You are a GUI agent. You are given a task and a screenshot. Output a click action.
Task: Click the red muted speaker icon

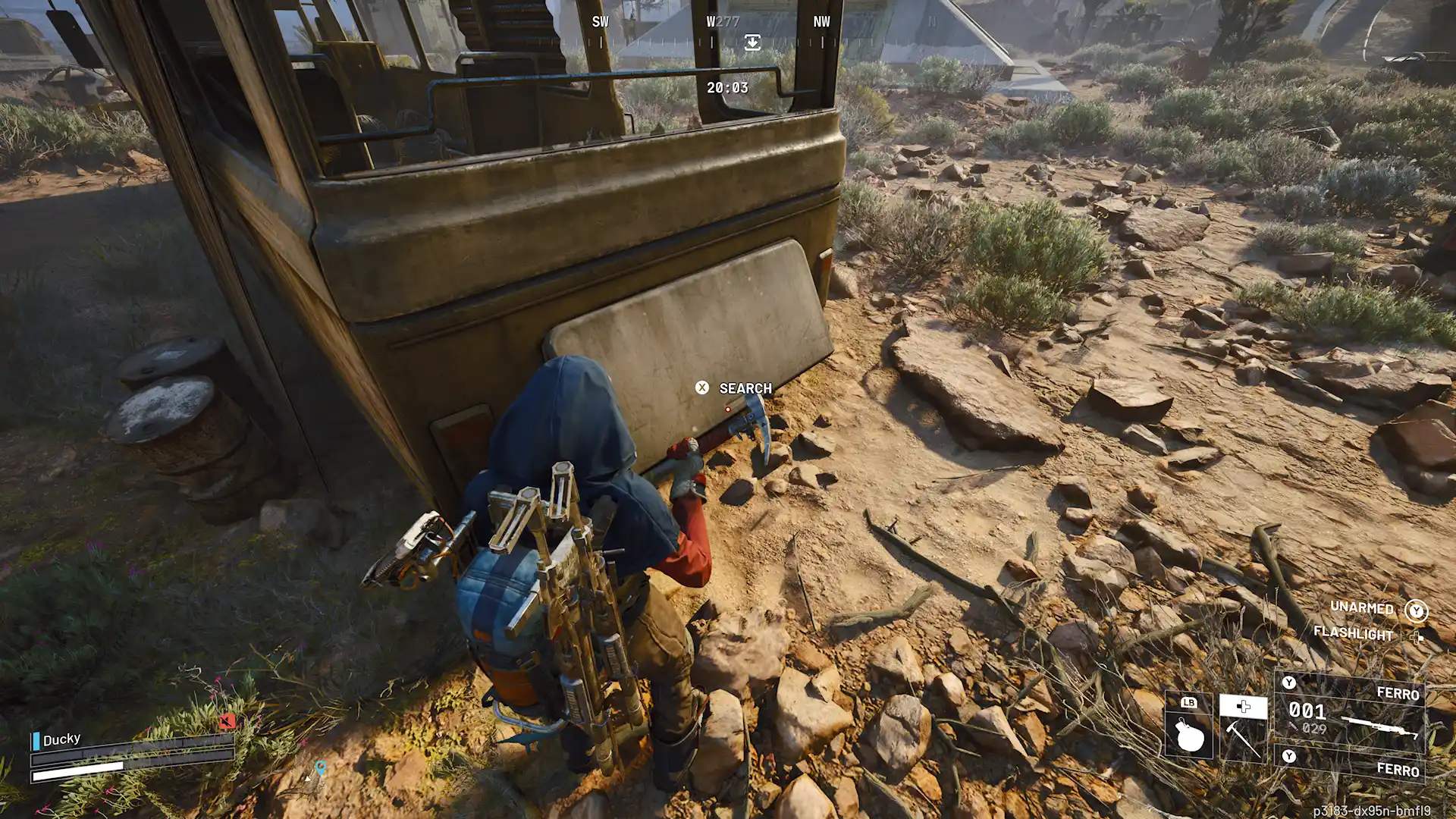point(226,721)
